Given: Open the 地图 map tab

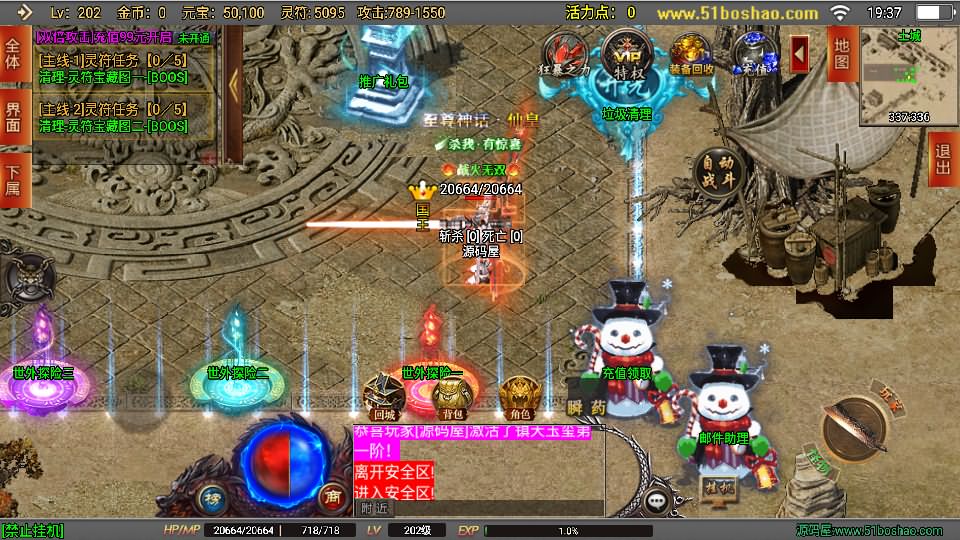Looking at the screenshot, I should pos(841,55).
